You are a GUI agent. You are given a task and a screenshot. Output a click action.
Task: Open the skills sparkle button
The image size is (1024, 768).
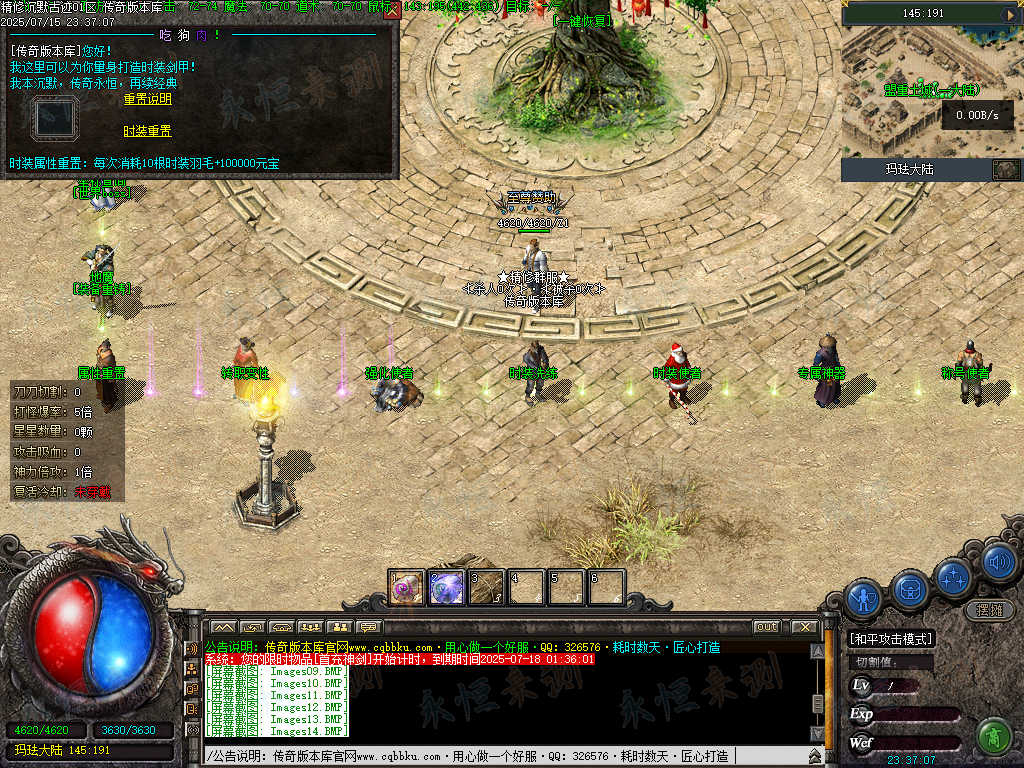point(955,577)
